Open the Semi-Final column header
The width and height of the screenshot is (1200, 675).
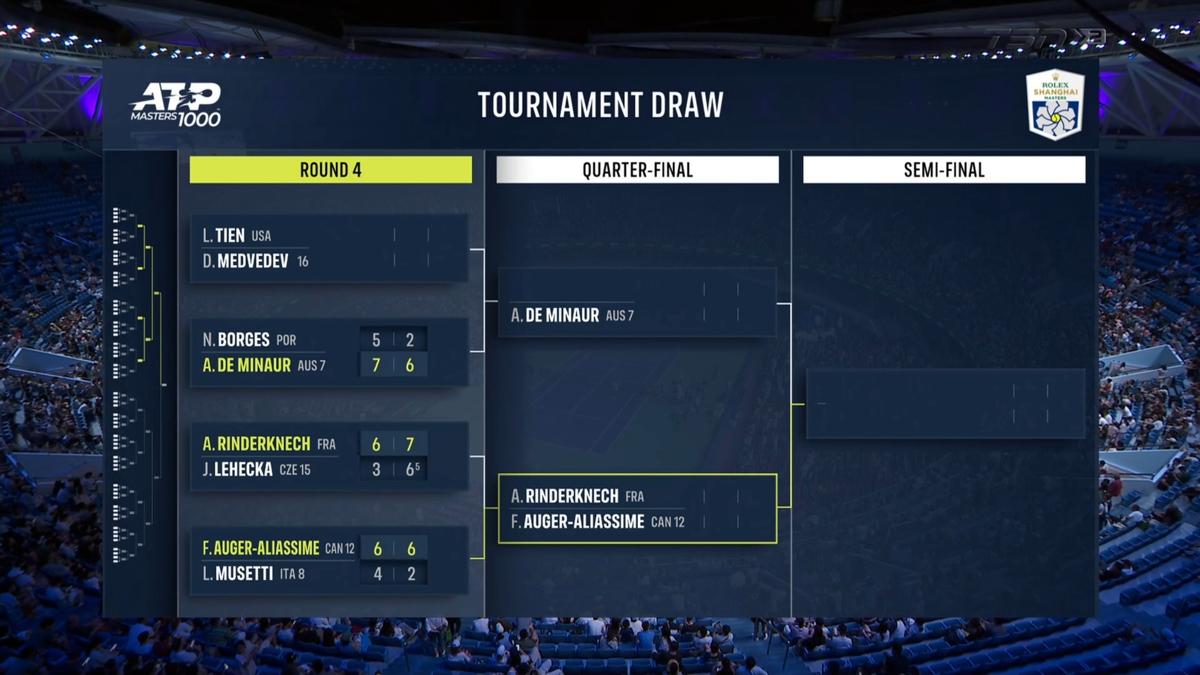coord(944,170)
